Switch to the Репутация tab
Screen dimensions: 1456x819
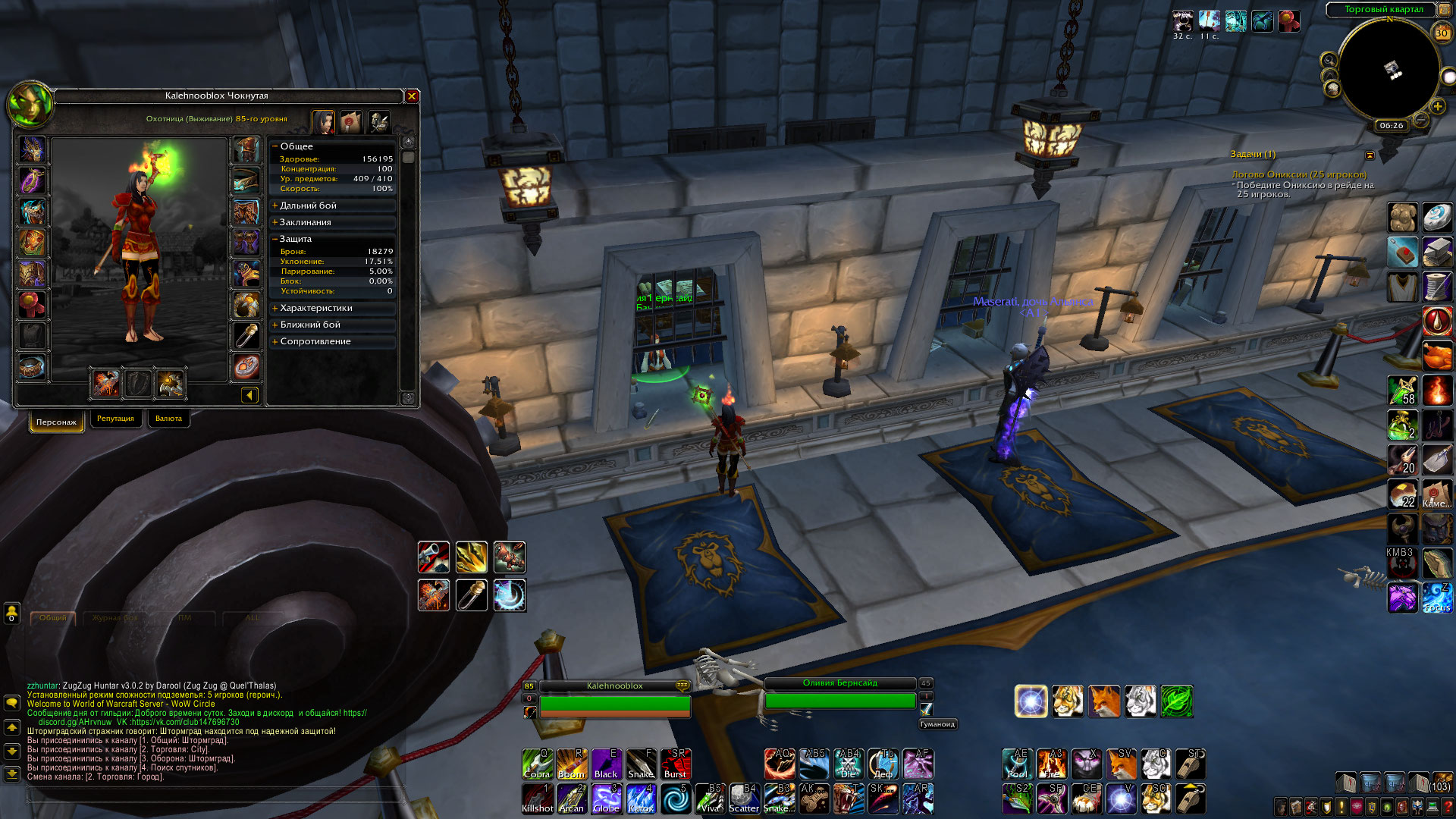pos(115,419)
